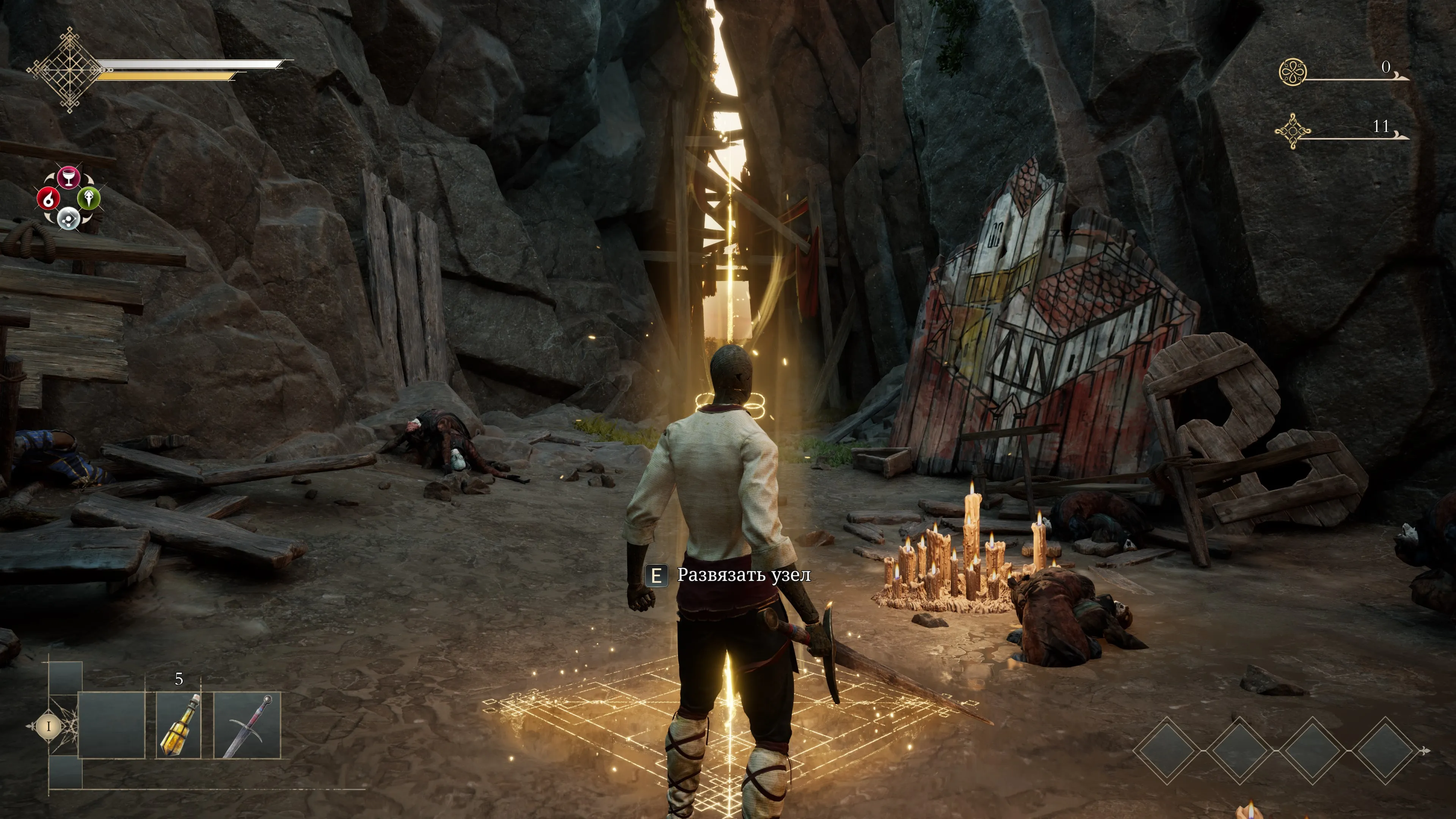Select the yellow potion flask slot
1456x819 pixels.
pyautogui.click(x=179, y=725)
